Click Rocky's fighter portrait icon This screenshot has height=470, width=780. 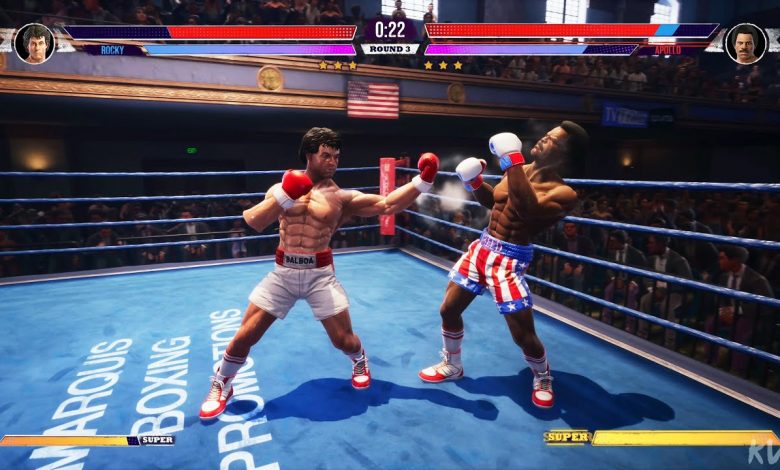(34, 43)
